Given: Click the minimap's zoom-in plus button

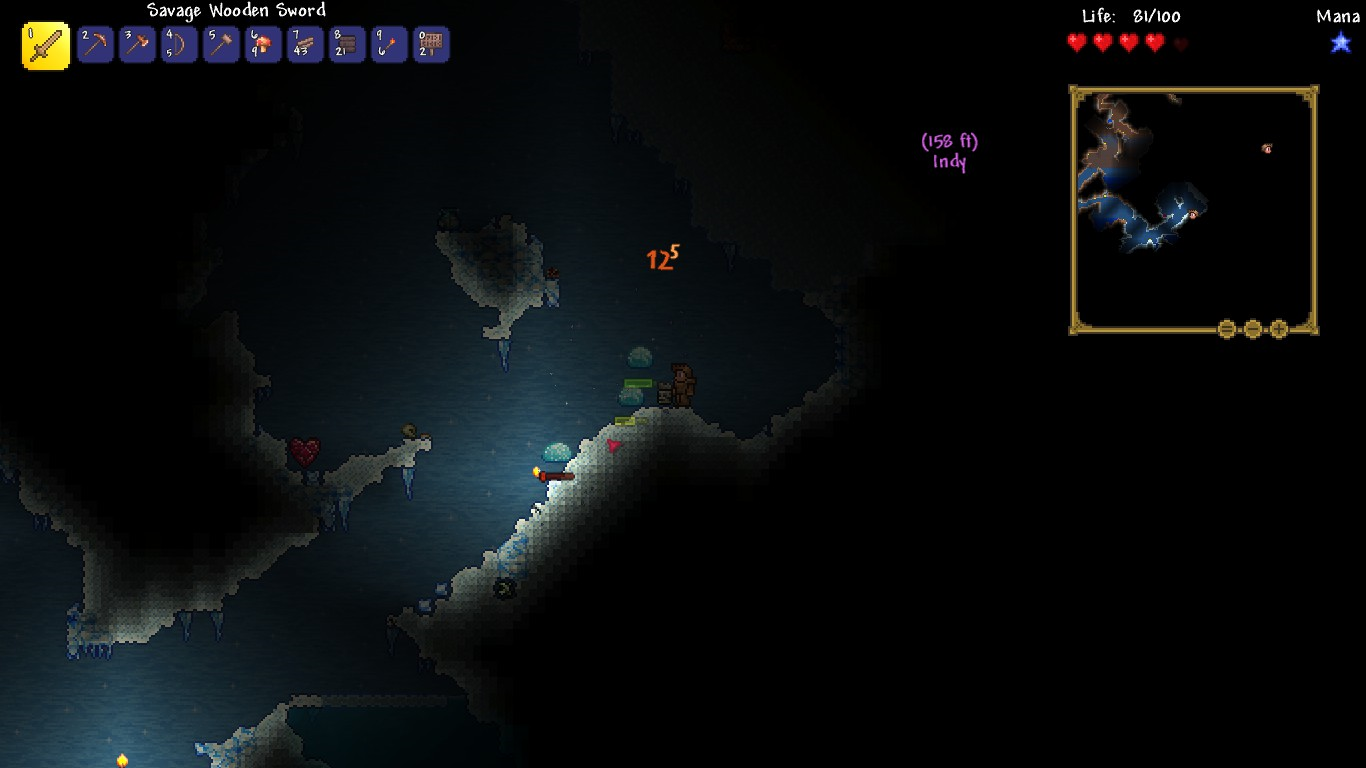Looking at the screenshot, I should [x=1279, y=329].
